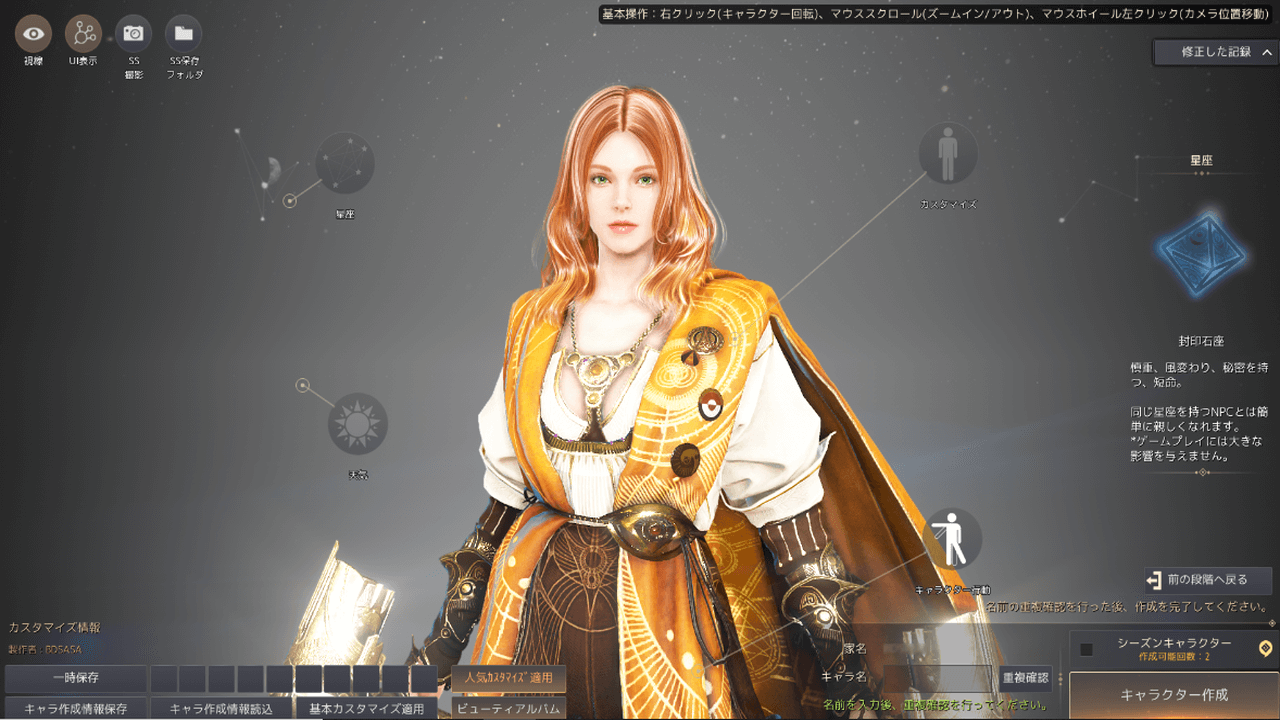The image size is (1280, 720).
Task: Click the キャラクター作成 create button
Action: [1174, 695]
